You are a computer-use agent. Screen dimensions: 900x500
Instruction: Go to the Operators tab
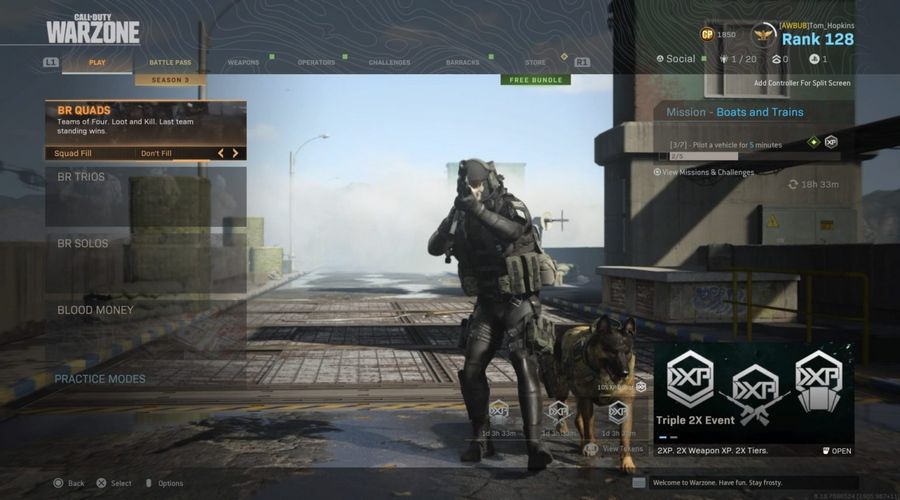[316, 62]
